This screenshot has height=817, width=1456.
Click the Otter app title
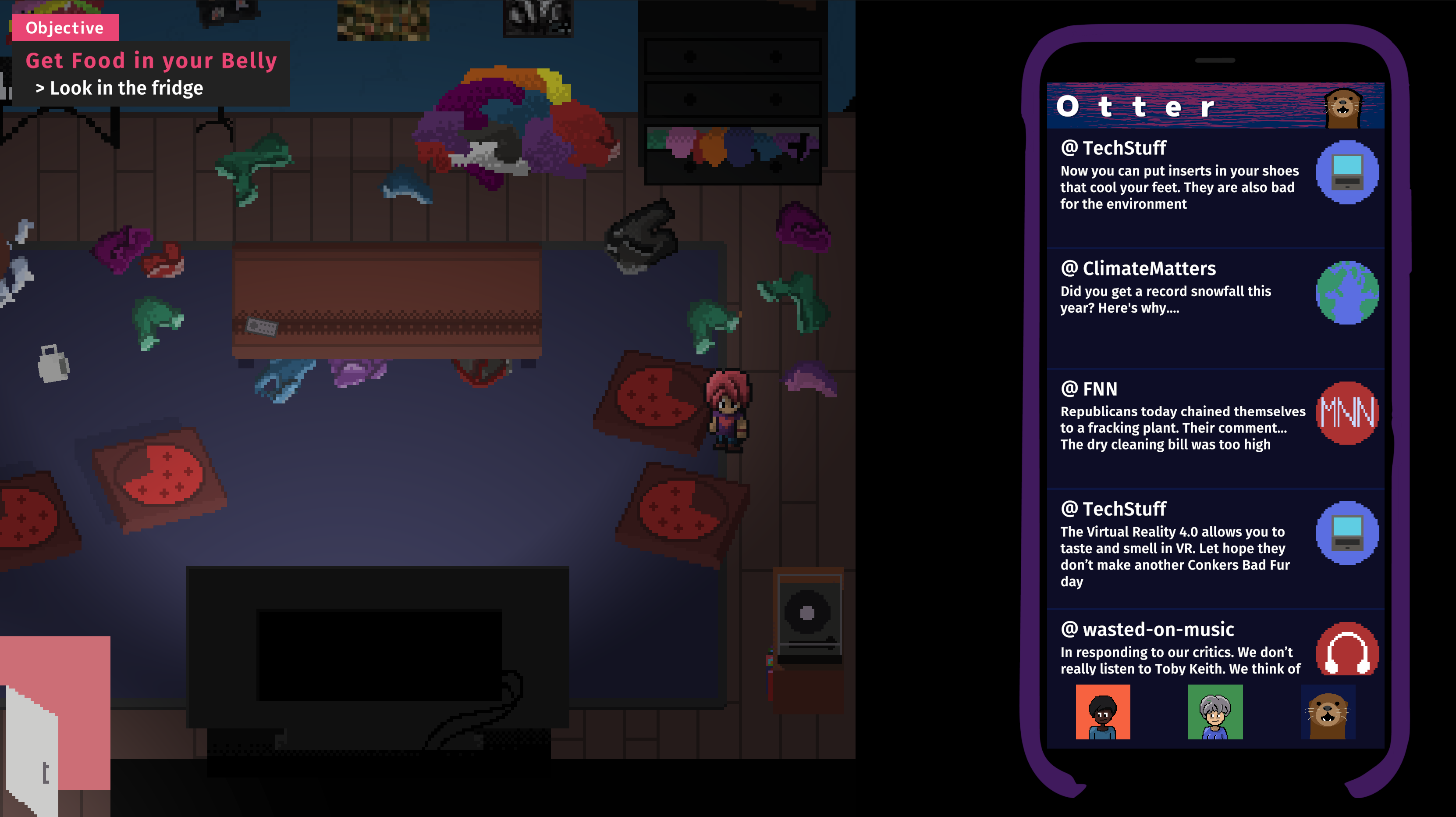(x=1135, y=107)
